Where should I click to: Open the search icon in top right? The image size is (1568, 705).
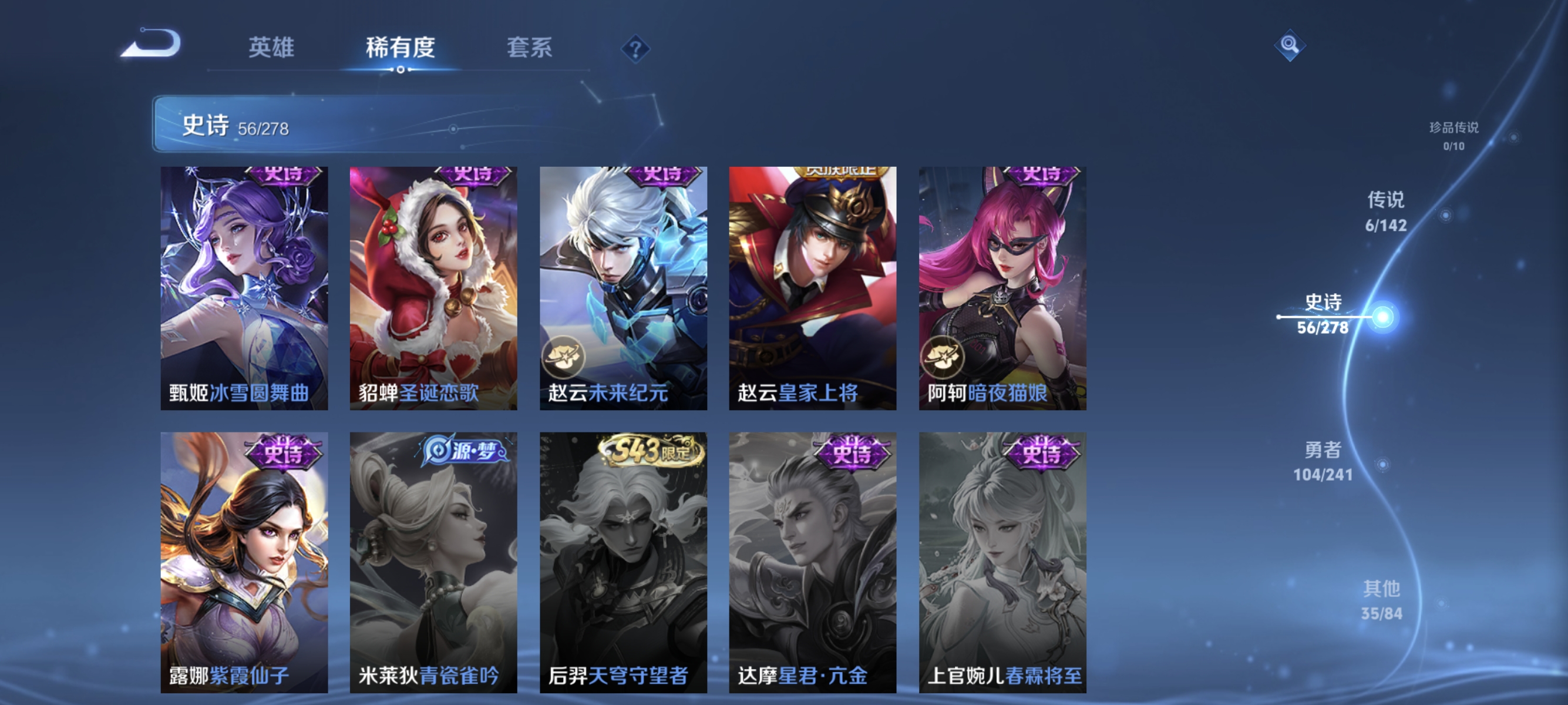tap(1290, 45)
